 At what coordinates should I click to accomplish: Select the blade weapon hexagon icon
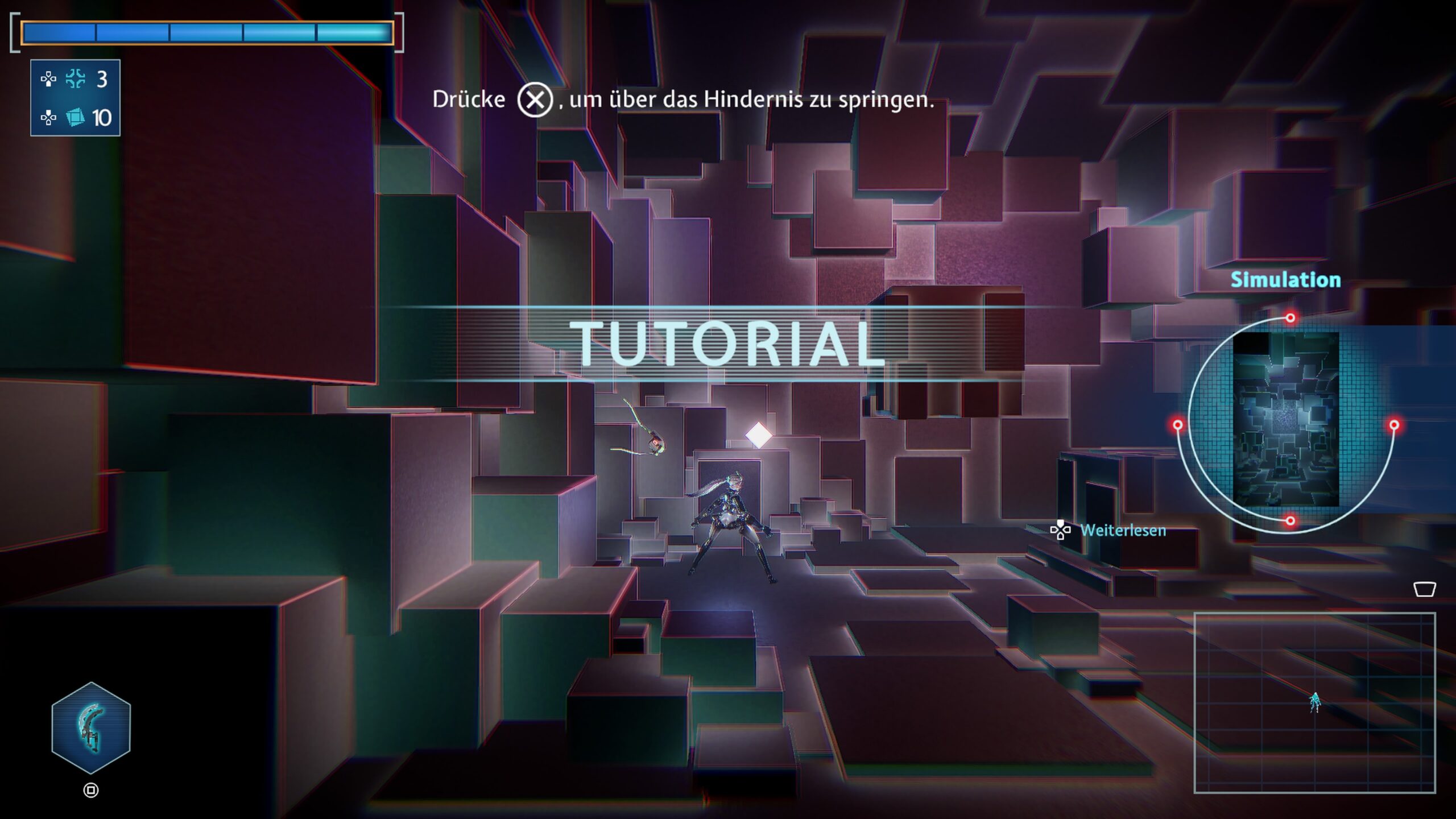pos(91,728)
